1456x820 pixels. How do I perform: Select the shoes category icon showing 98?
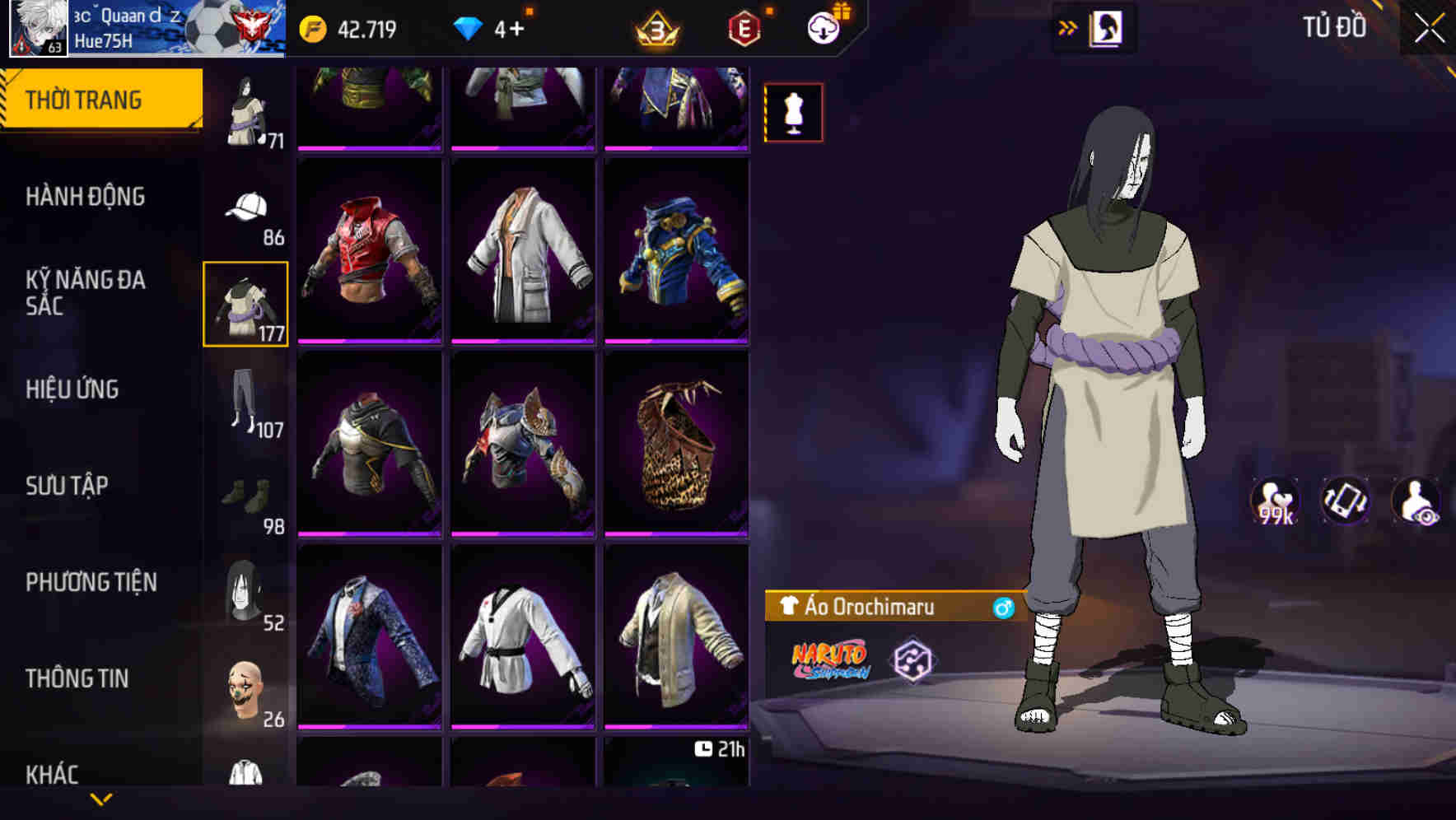pos(245,498)
